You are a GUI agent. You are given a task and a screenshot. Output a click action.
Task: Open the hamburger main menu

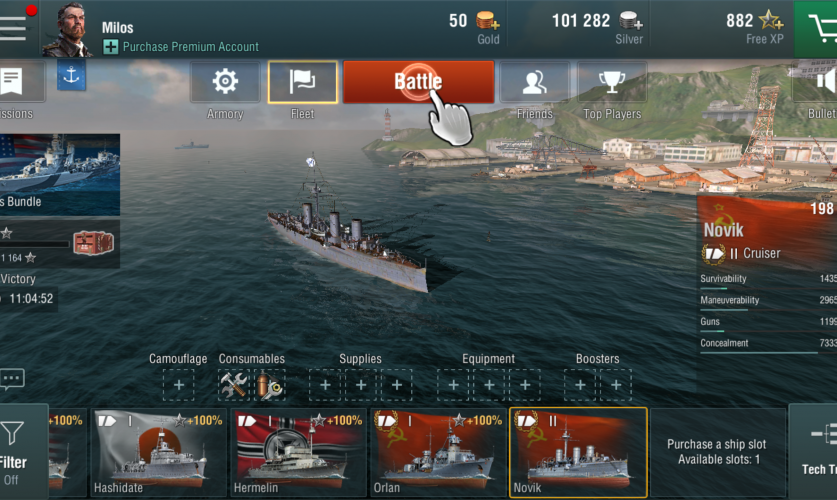(14, 27)
